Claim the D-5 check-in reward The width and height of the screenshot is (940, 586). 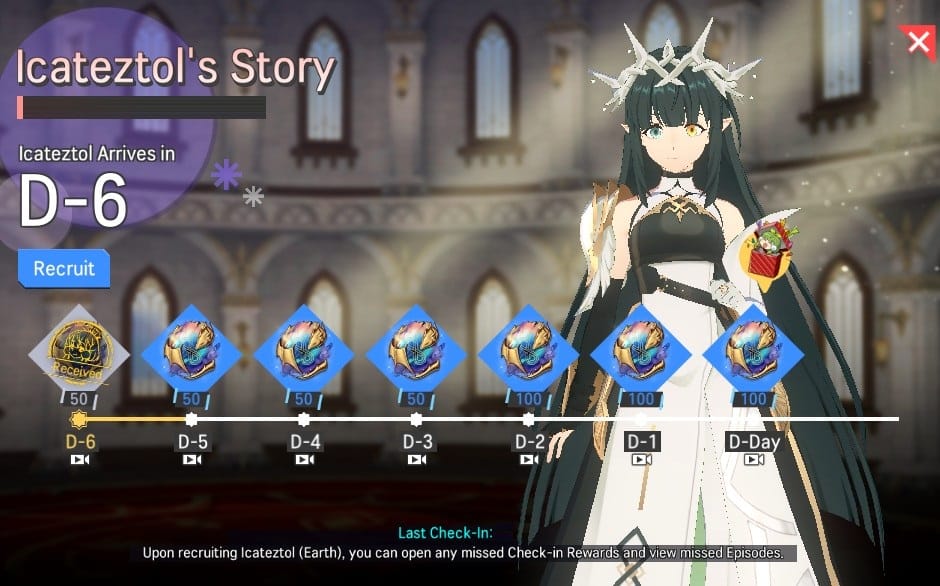[x=190, y=350]
